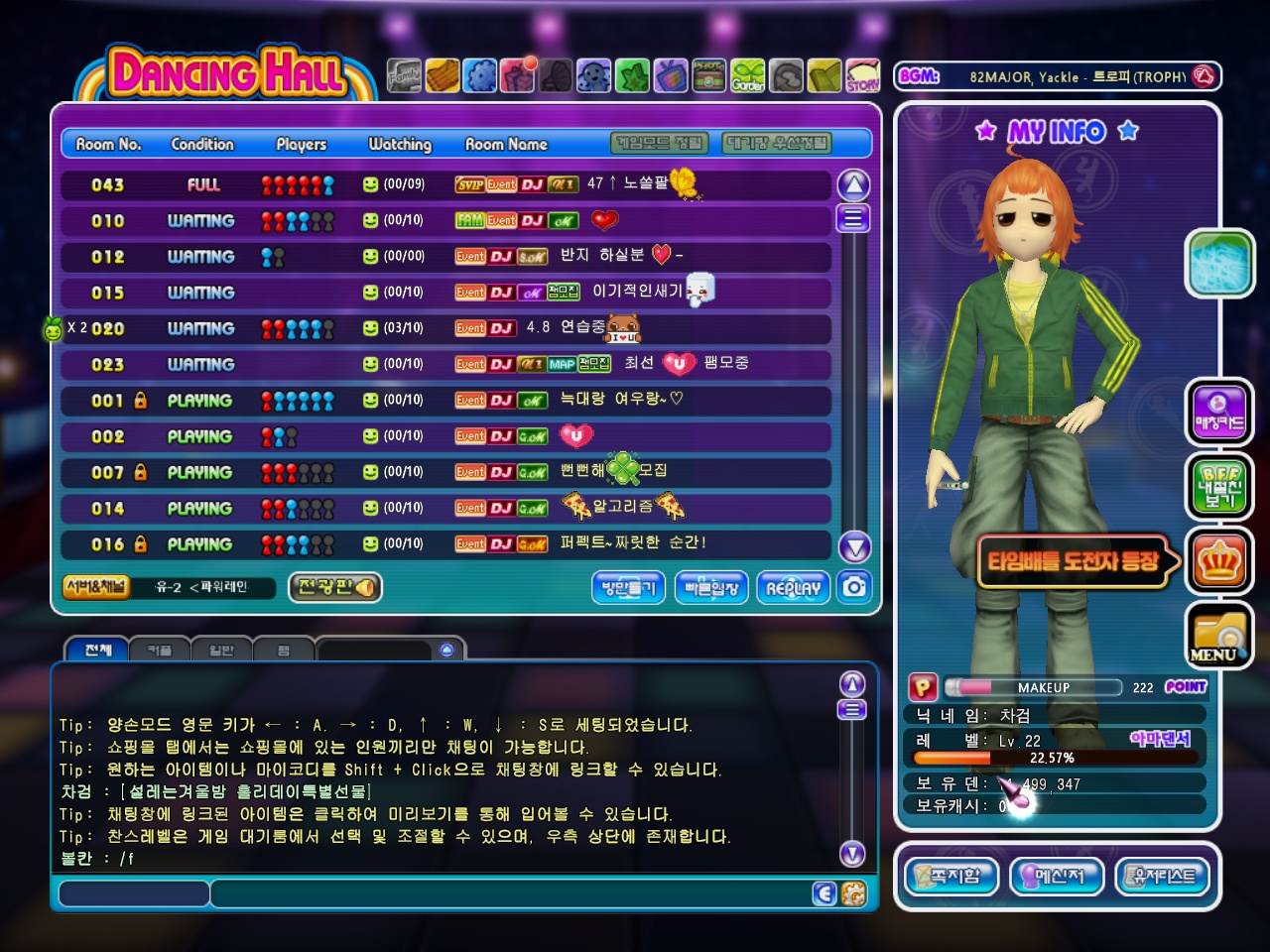Open the Garden icon in top toolbar
This screenshot has height=952, width=1270.
tap(748, 75)
